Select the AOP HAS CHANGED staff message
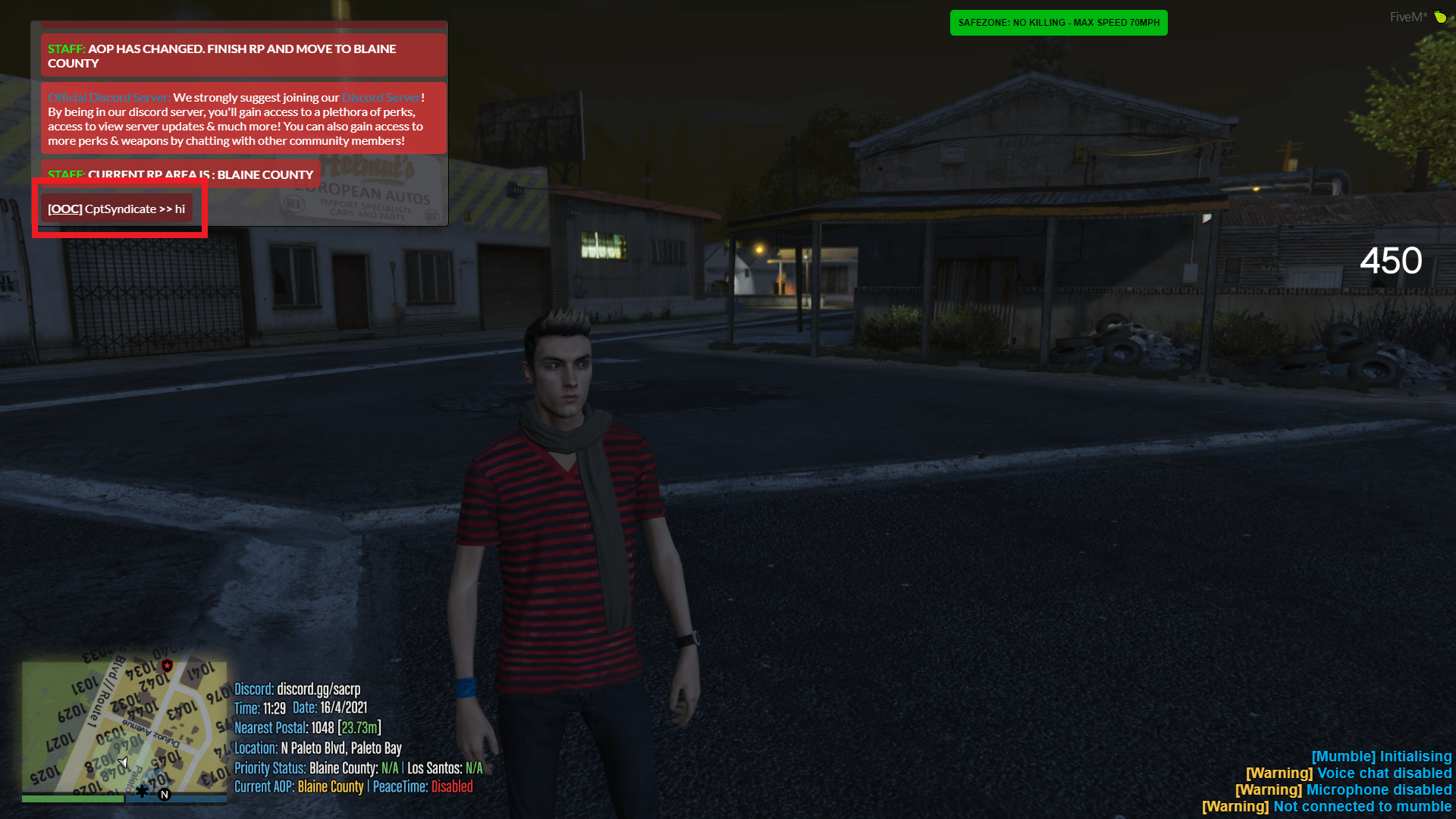The width and height of the screenshot is (1456, 819). [x=241, y=55]
